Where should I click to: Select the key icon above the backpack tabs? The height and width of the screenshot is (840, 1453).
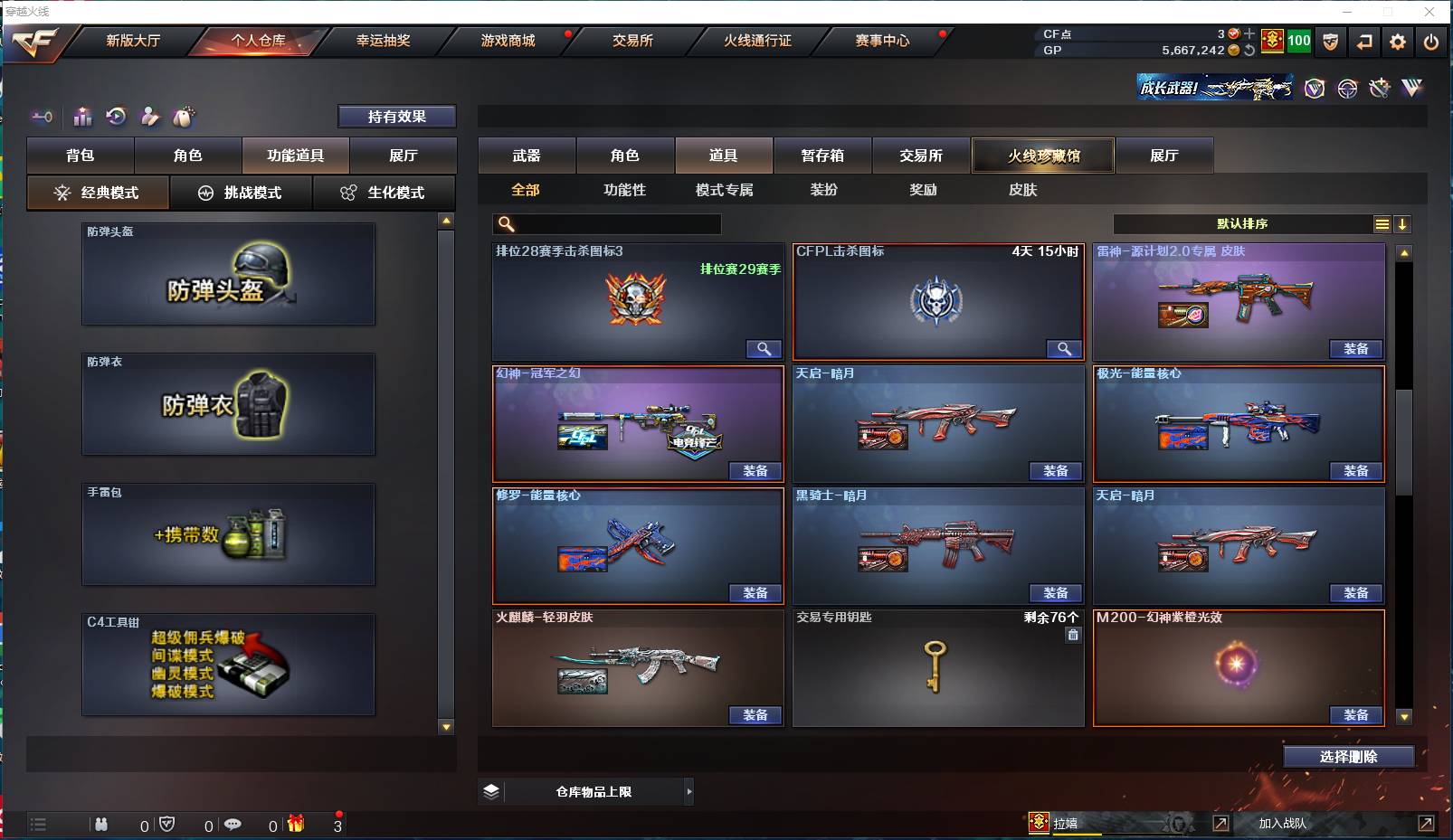[41, 117]
